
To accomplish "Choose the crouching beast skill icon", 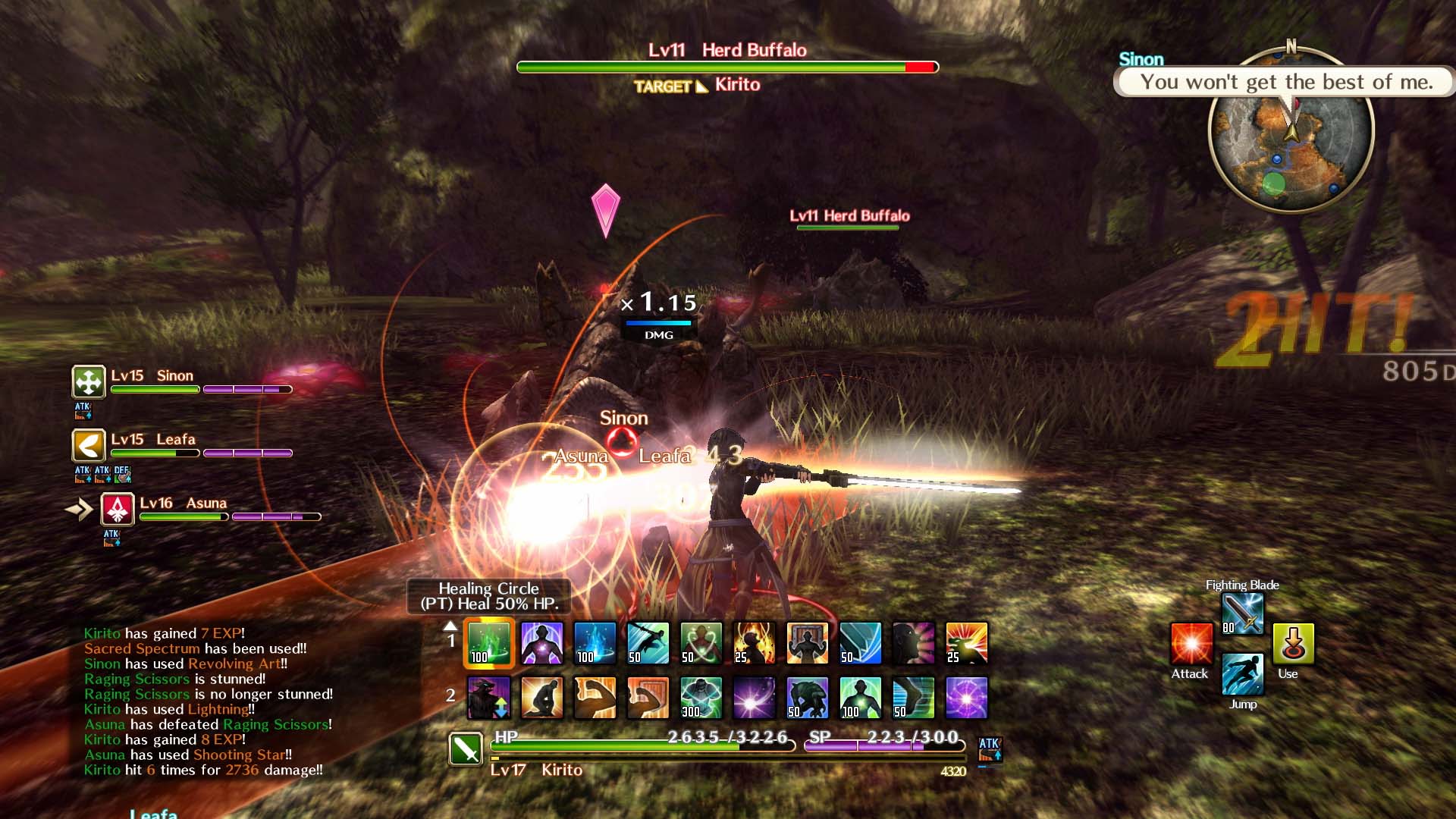I will pyautogui.click(x=808, y=698).
